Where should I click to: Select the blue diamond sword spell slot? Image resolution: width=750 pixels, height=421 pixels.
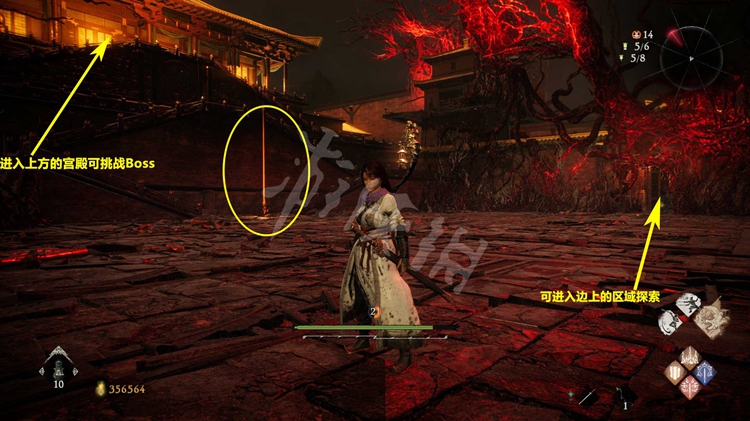tap(705, 372)
